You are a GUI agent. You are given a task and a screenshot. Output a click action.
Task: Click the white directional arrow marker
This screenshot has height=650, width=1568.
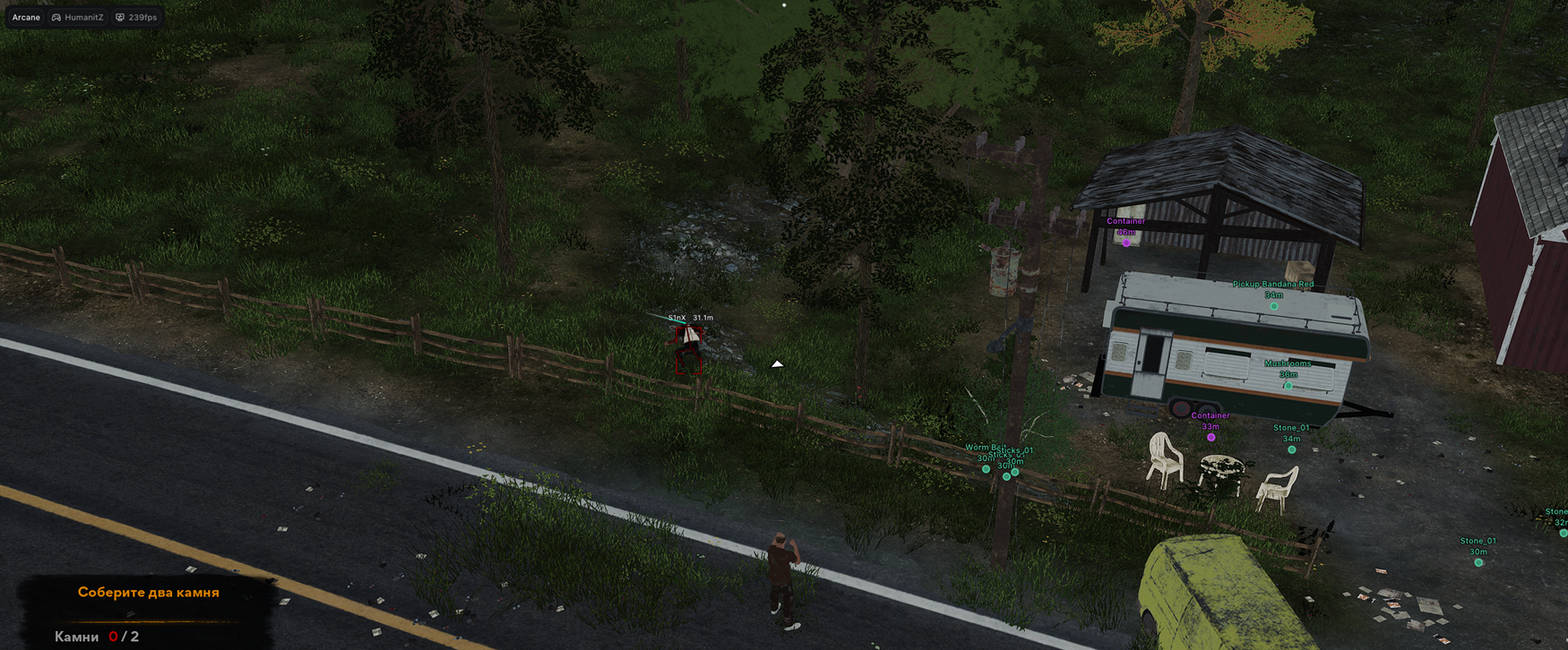[777, 363]
